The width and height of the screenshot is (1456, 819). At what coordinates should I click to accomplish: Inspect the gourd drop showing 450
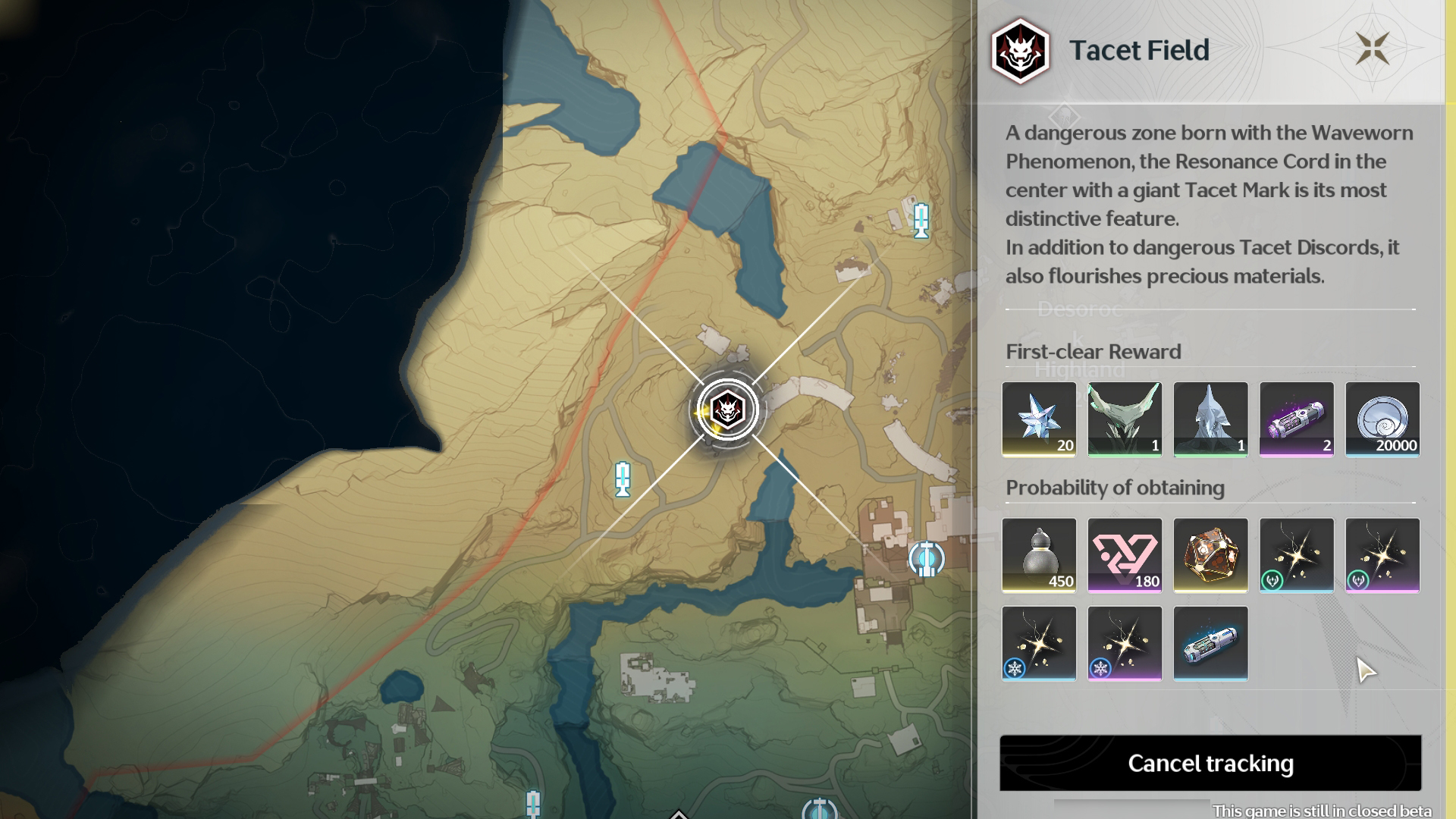pyautogui.click(x=1039, y=555)
